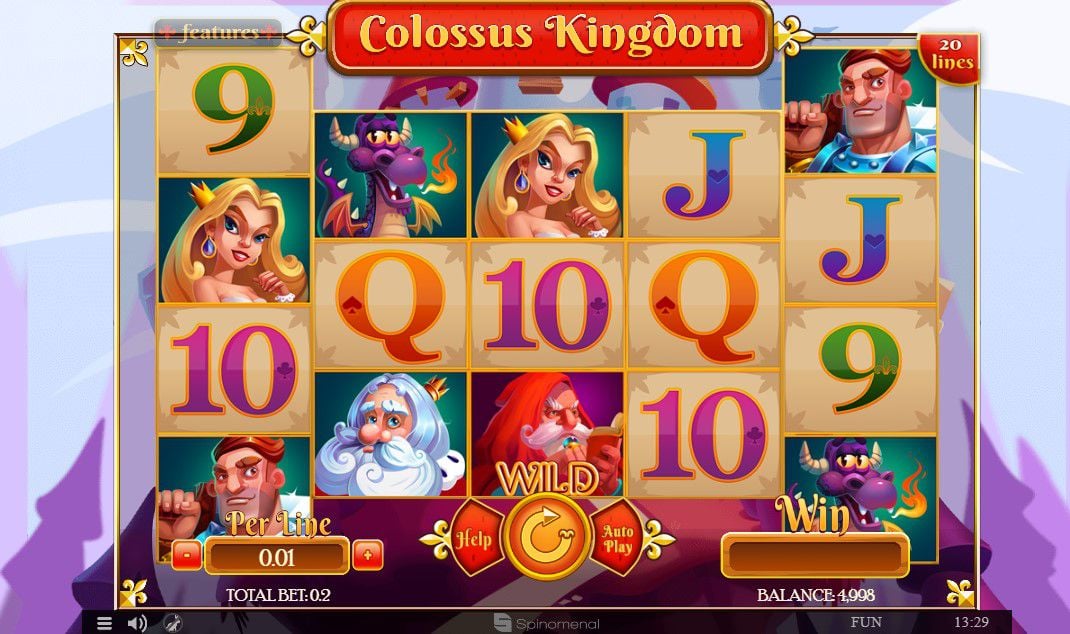1070x634 pixels.
Task: Decrease the Per Line bet with minus
Action: coord(186,555)
